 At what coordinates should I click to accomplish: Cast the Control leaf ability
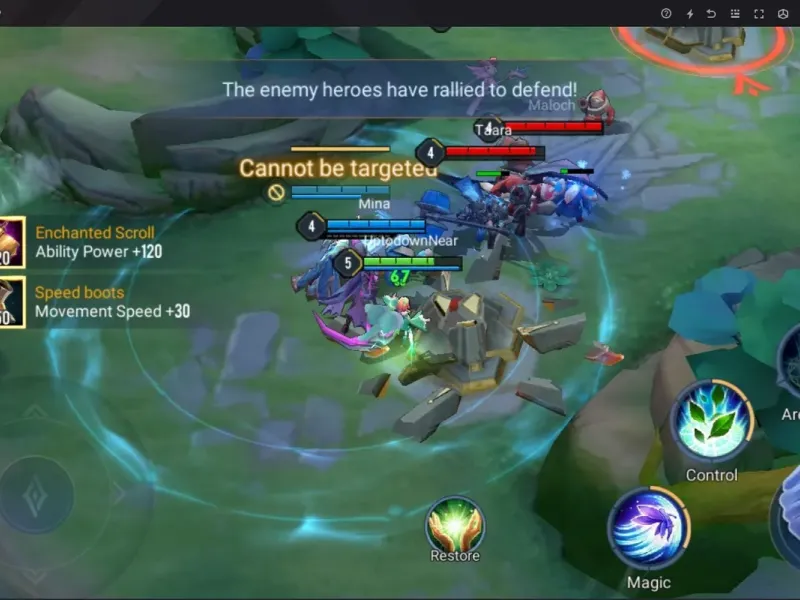pos(711,421)
